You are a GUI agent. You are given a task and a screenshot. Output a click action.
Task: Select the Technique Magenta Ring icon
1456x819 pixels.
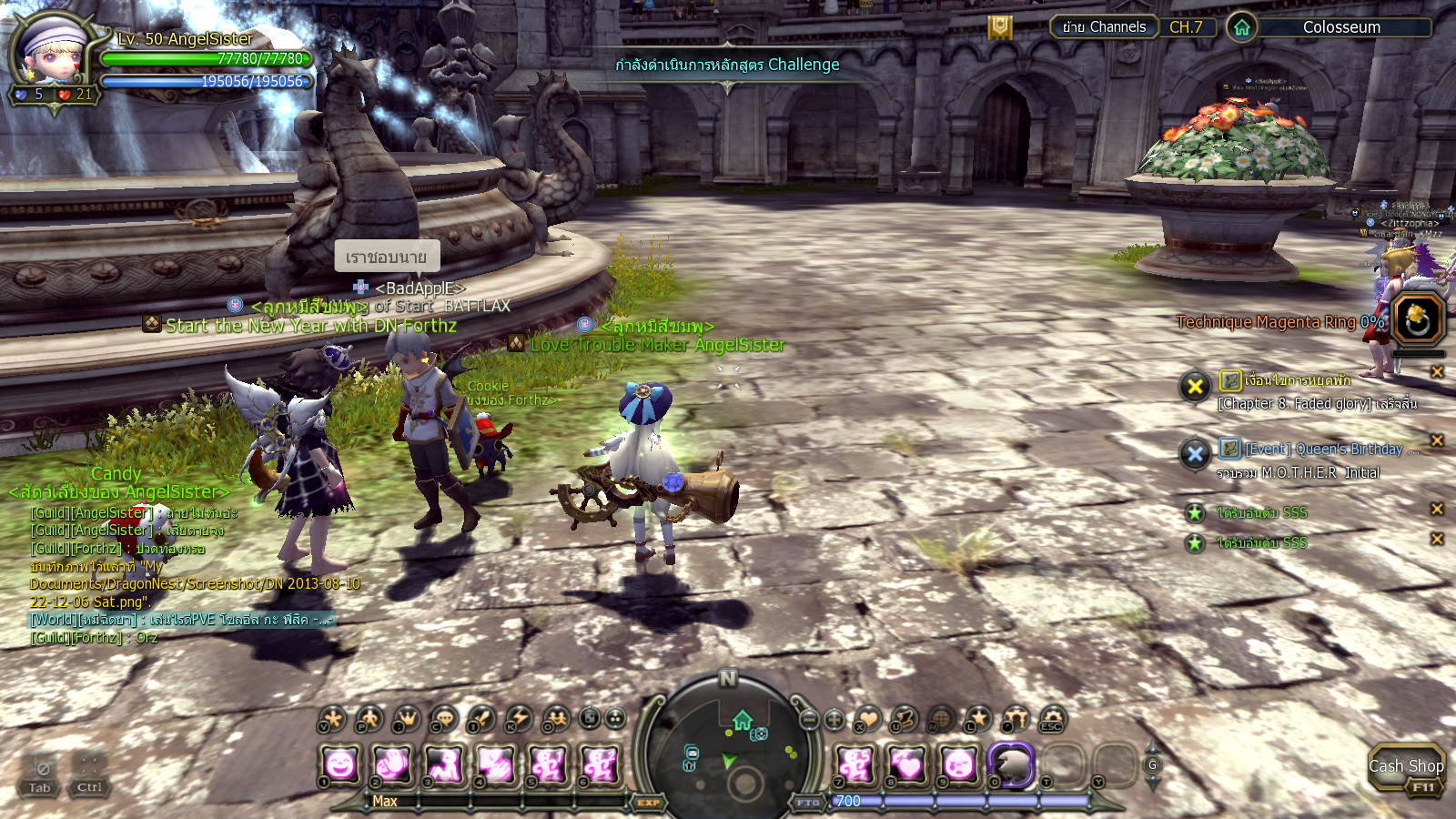(1418, 319)
